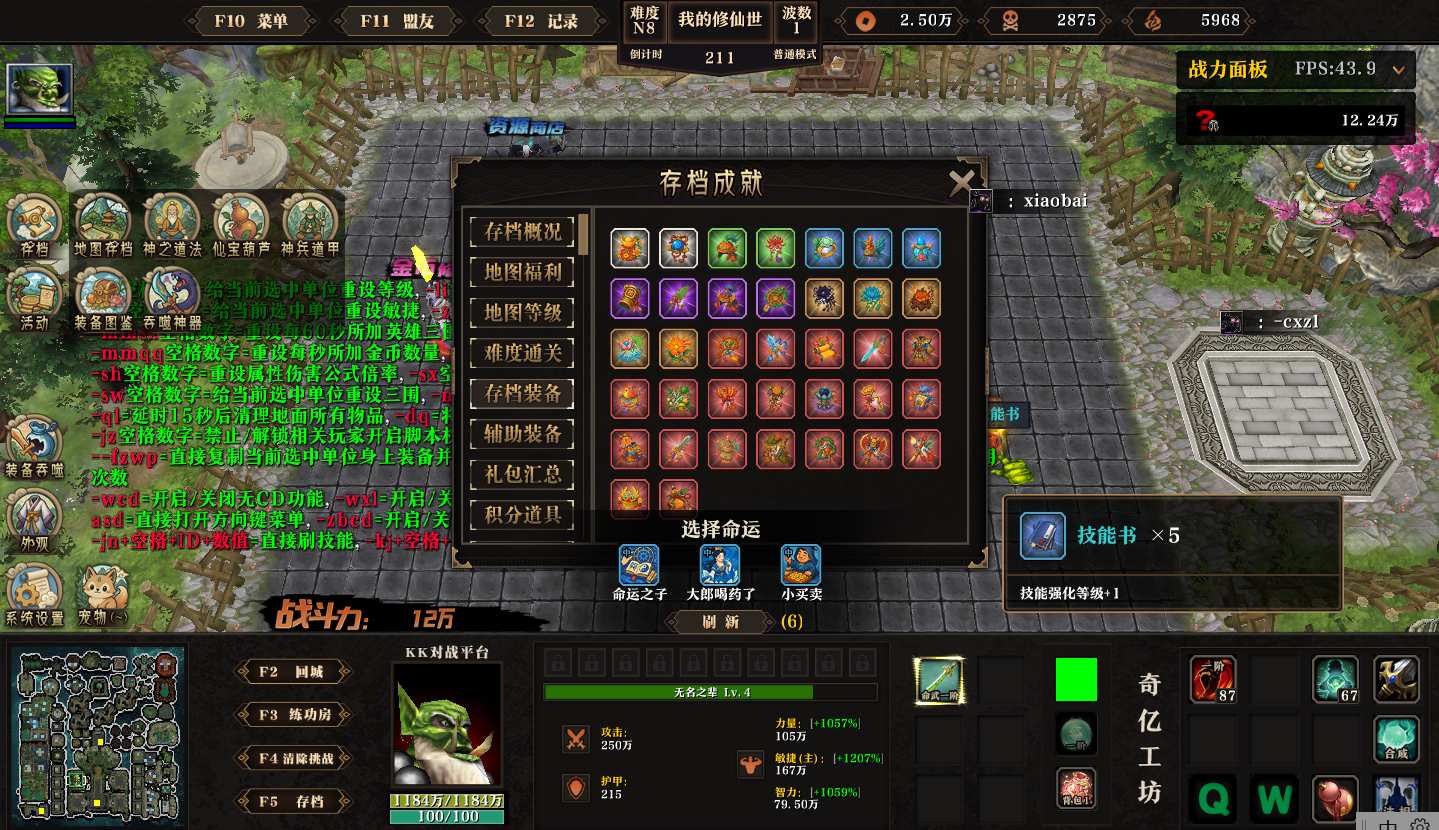Viewport: 1439px width, 830px height.
Task: Select the 小买卖 fate option
Action: pos(801,566)
